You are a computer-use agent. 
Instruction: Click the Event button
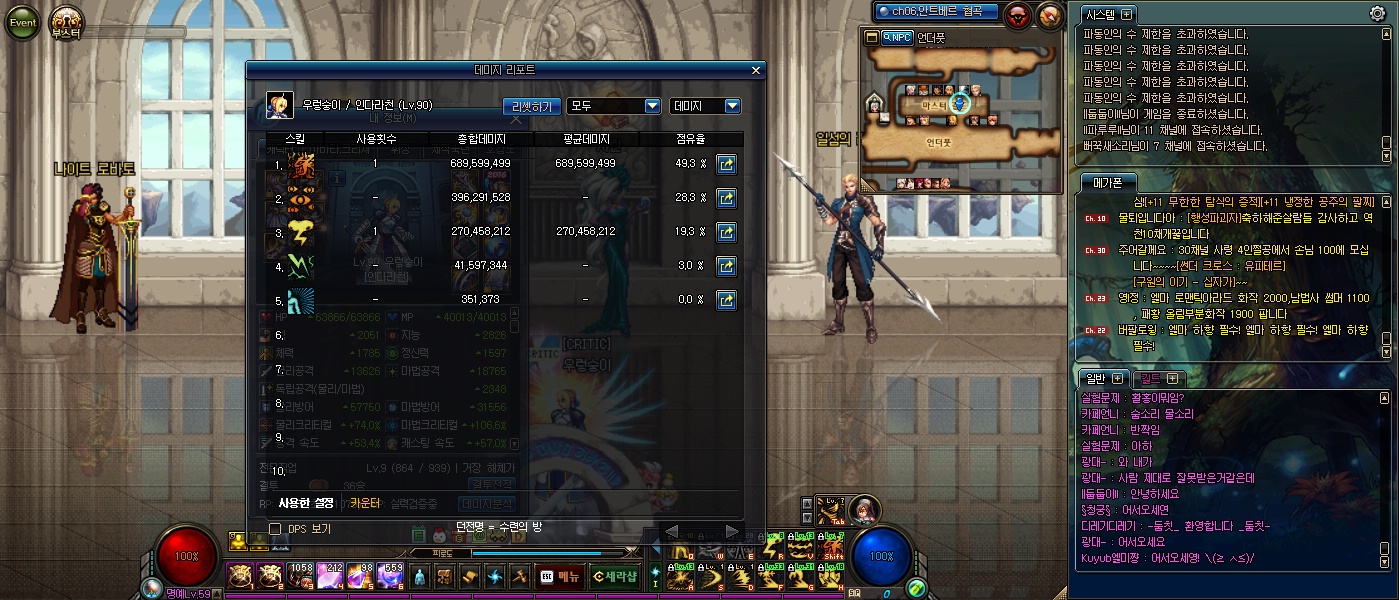point(22,22)
